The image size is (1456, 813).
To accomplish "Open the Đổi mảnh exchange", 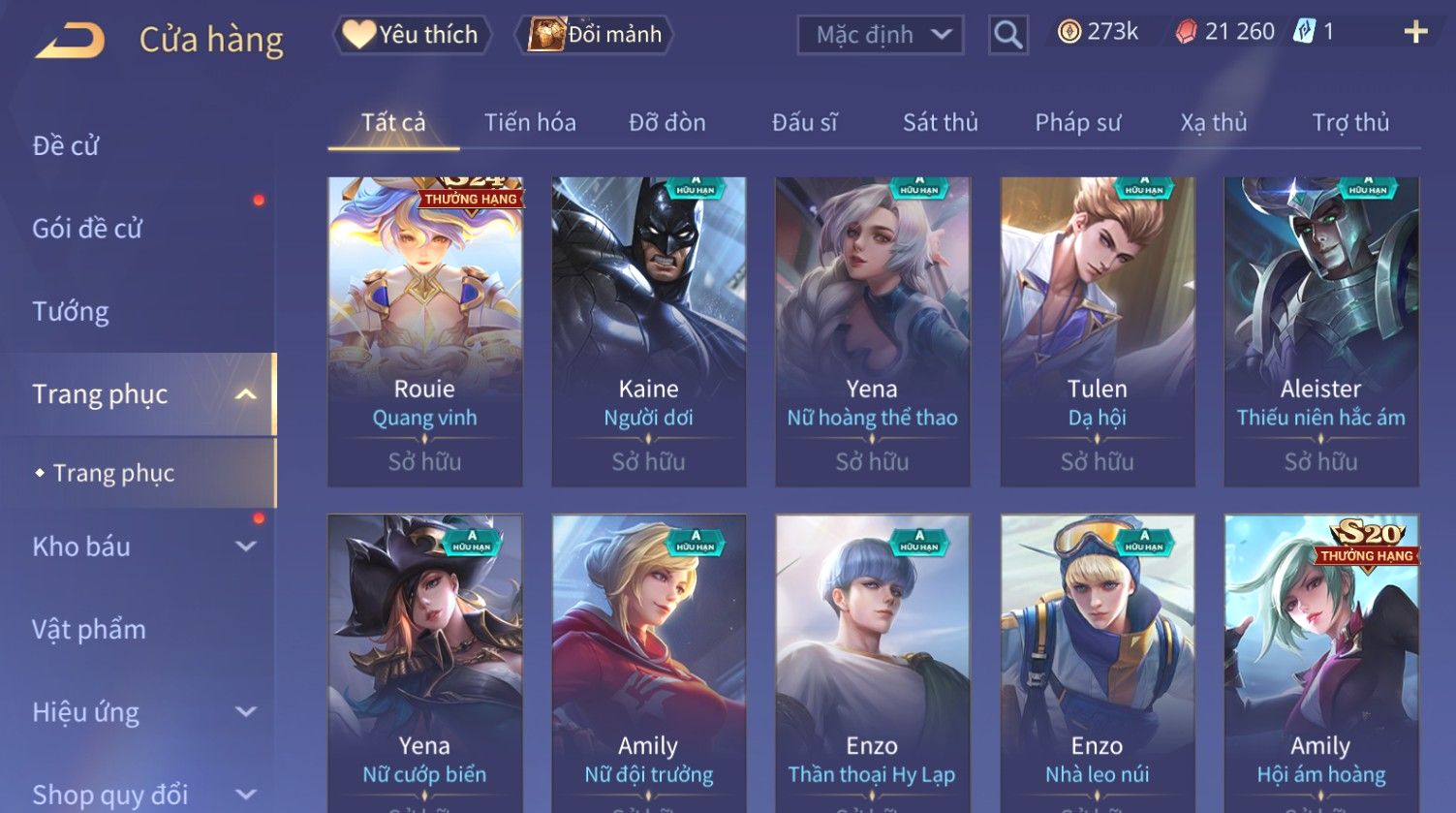I will [x=596, y=35].
